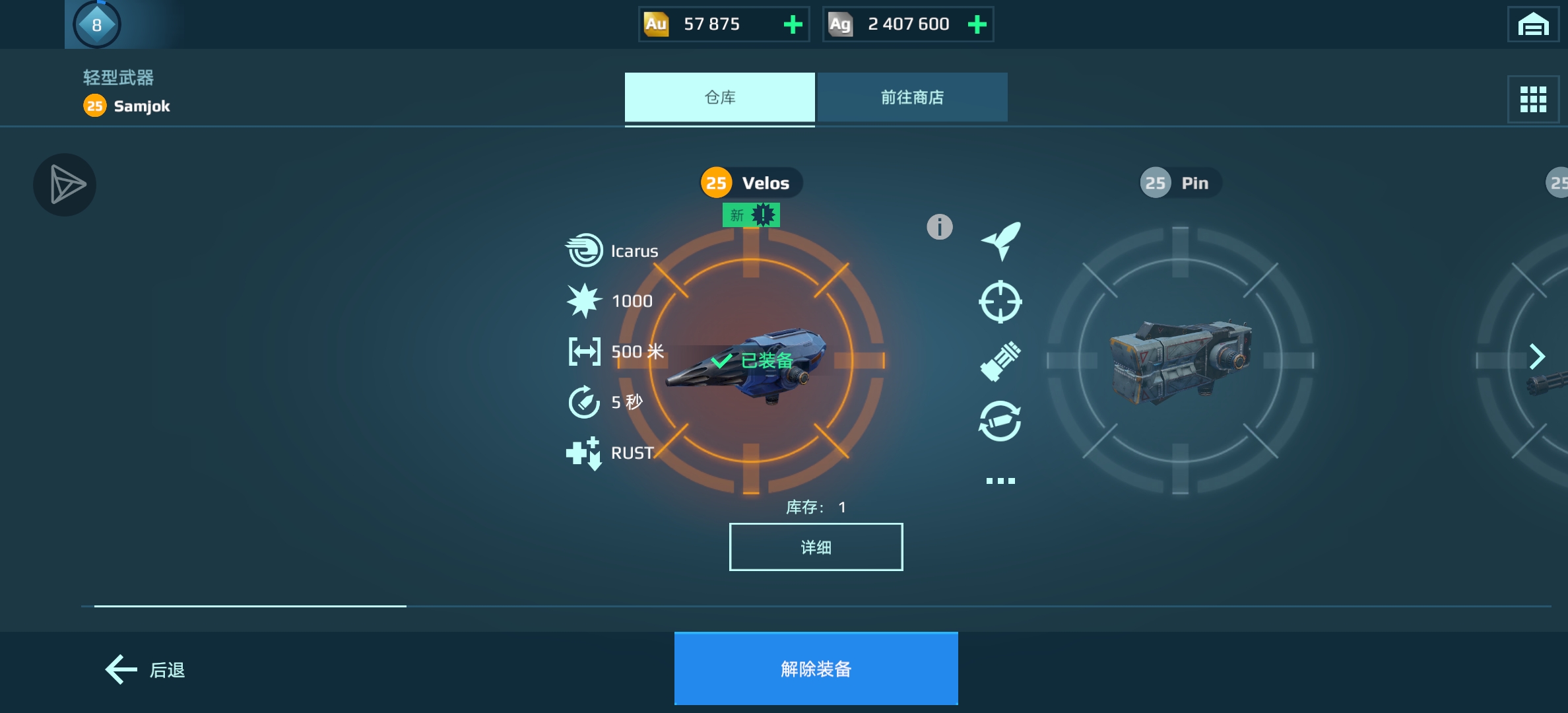Viewport: 1568px width, 713px height.
Task: Switch to the 前往商店 shop tab
Action: pos(912,98)
